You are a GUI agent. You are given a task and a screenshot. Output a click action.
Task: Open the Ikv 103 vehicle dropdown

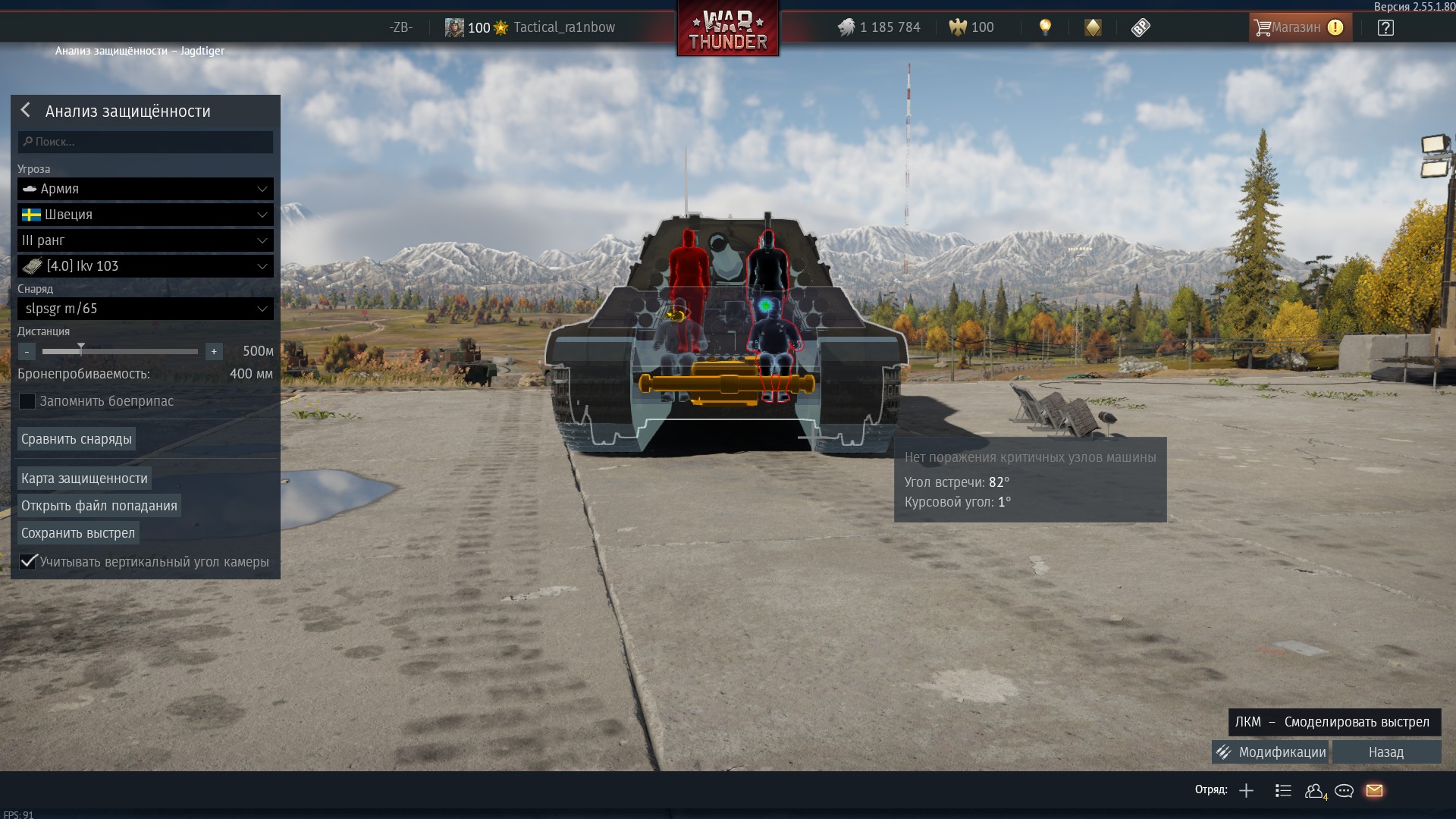(146, 266)
